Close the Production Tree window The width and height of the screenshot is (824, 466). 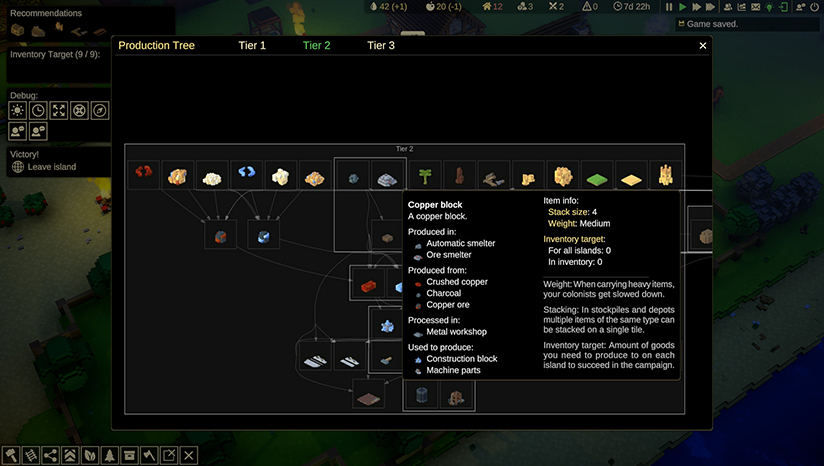point(703,45)
